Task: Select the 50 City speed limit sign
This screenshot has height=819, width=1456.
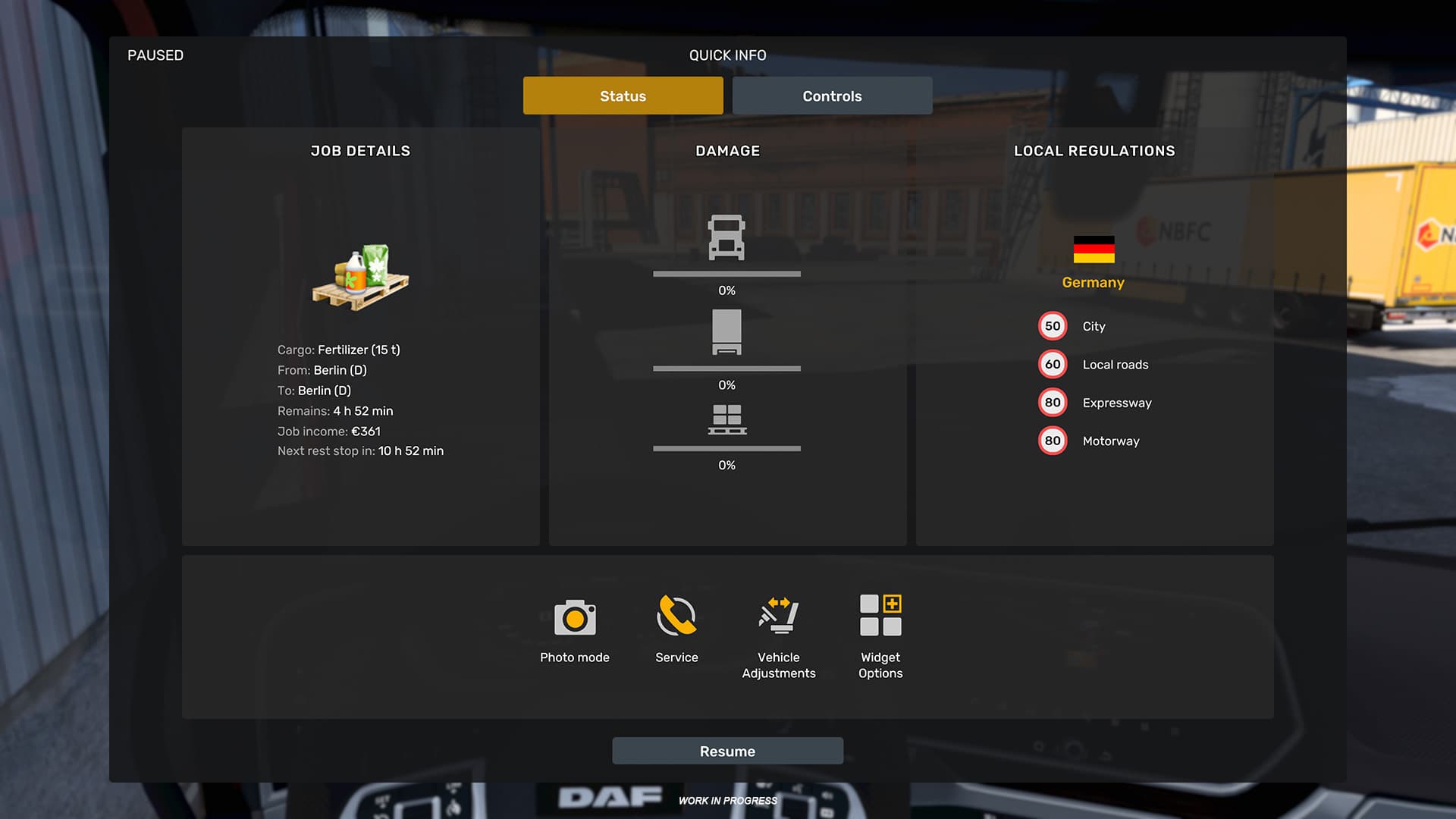Action: (x=1052, y=326)
